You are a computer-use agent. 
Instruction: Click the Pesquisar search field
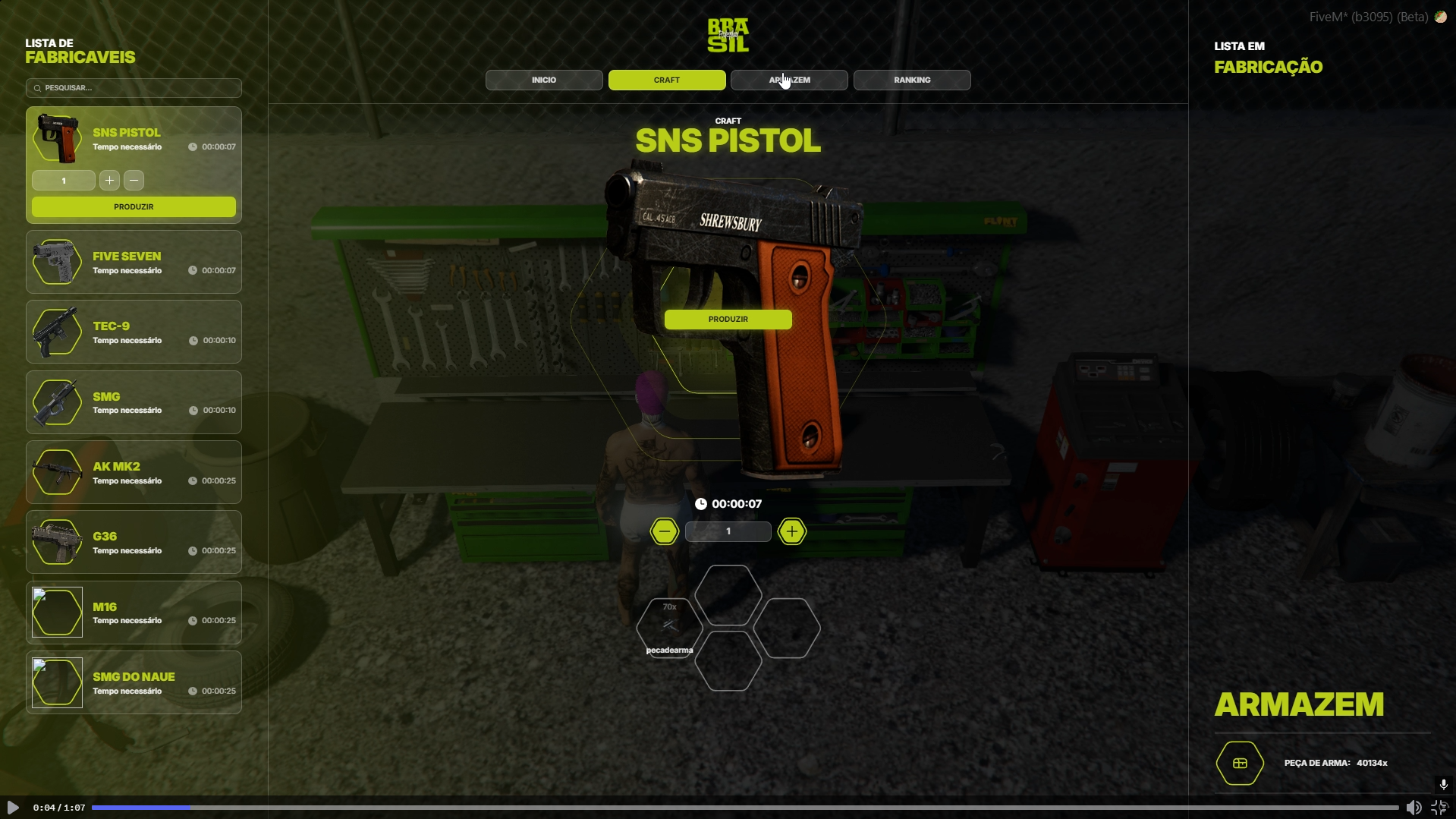point(134,88)
